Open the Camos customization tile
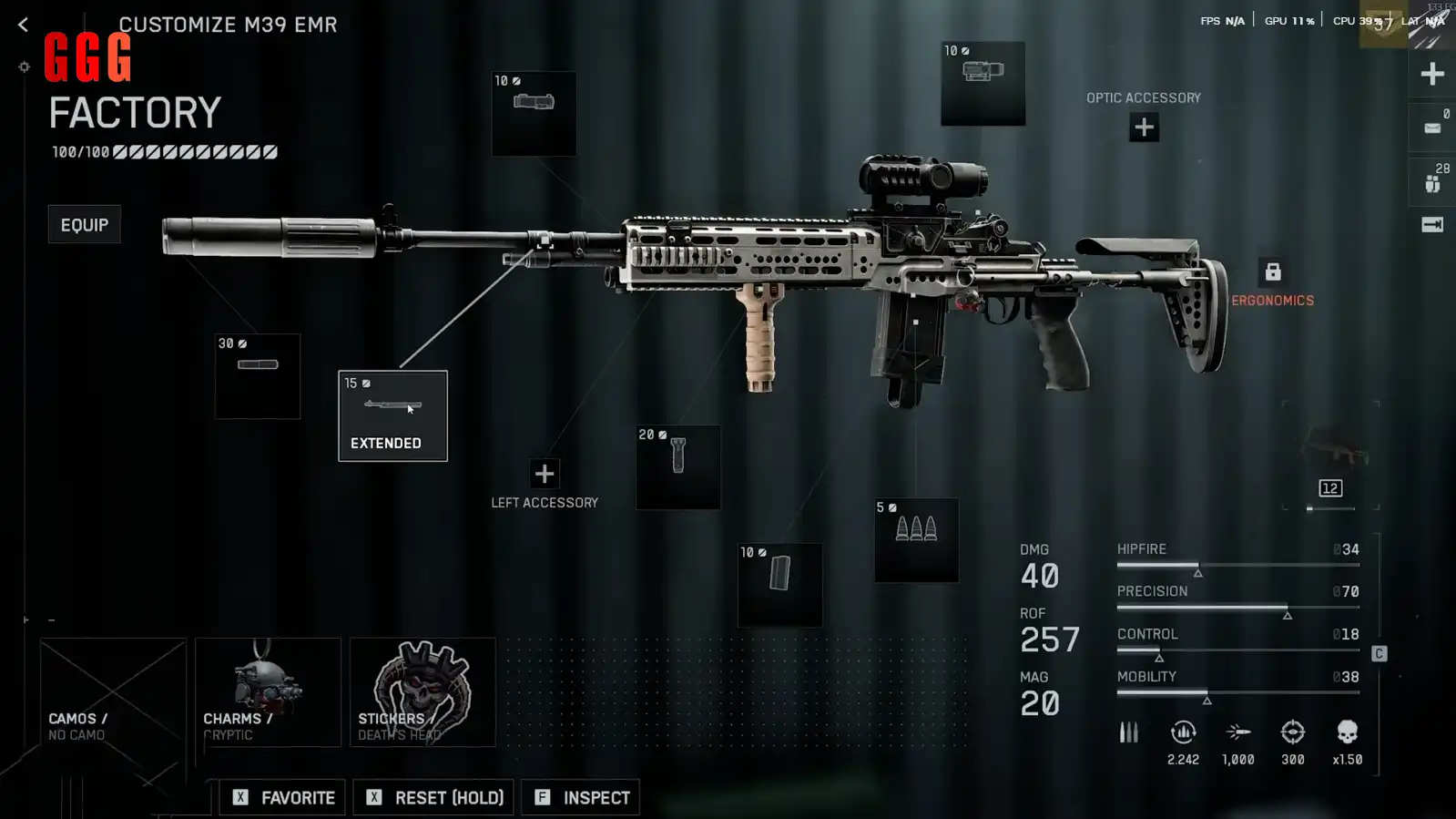The image size is (1456, 819). pos(113,692)
